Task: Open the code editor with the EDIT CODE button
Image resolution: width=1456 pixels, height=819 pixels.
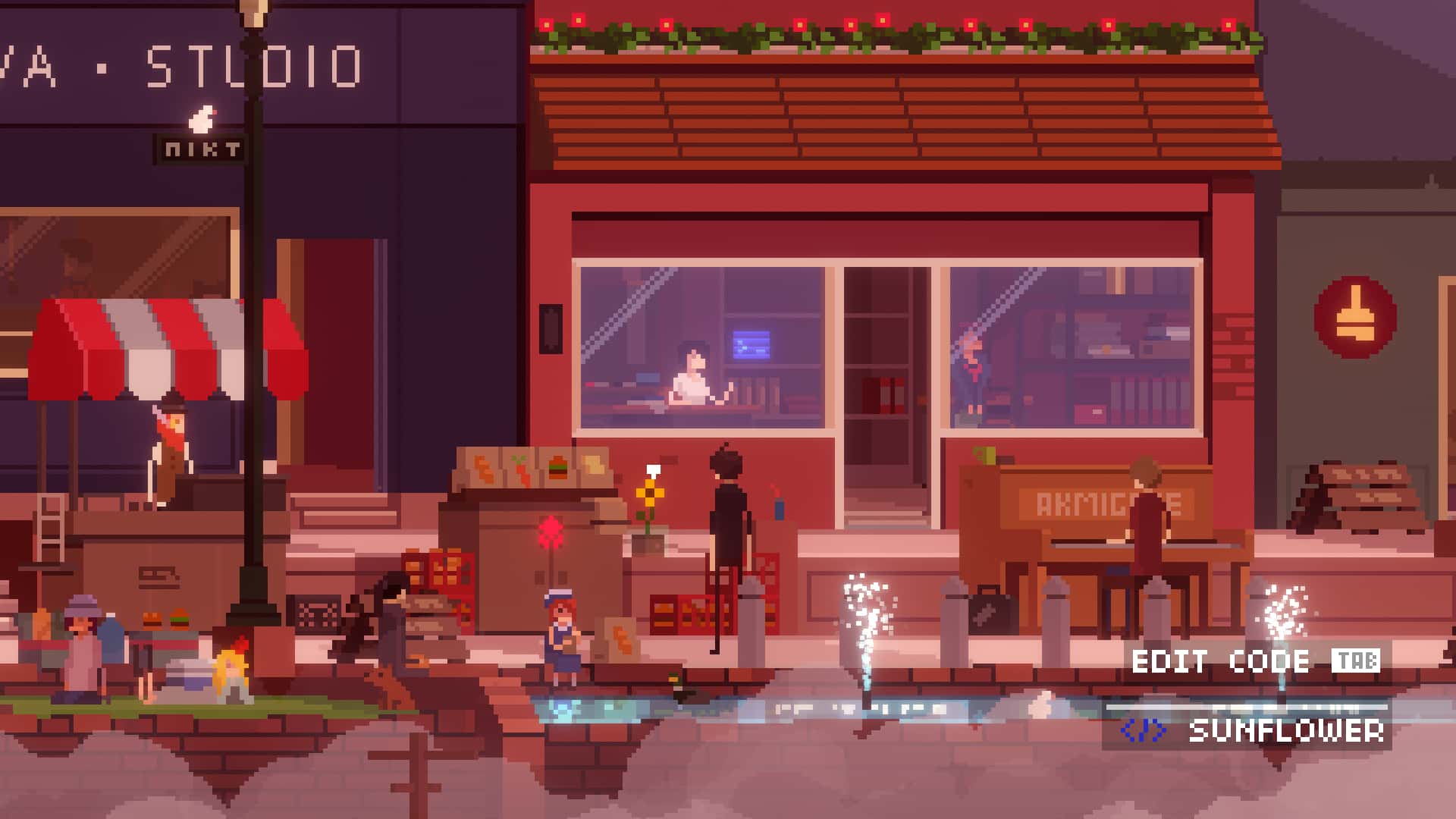Action: [x=1219, y=661]
